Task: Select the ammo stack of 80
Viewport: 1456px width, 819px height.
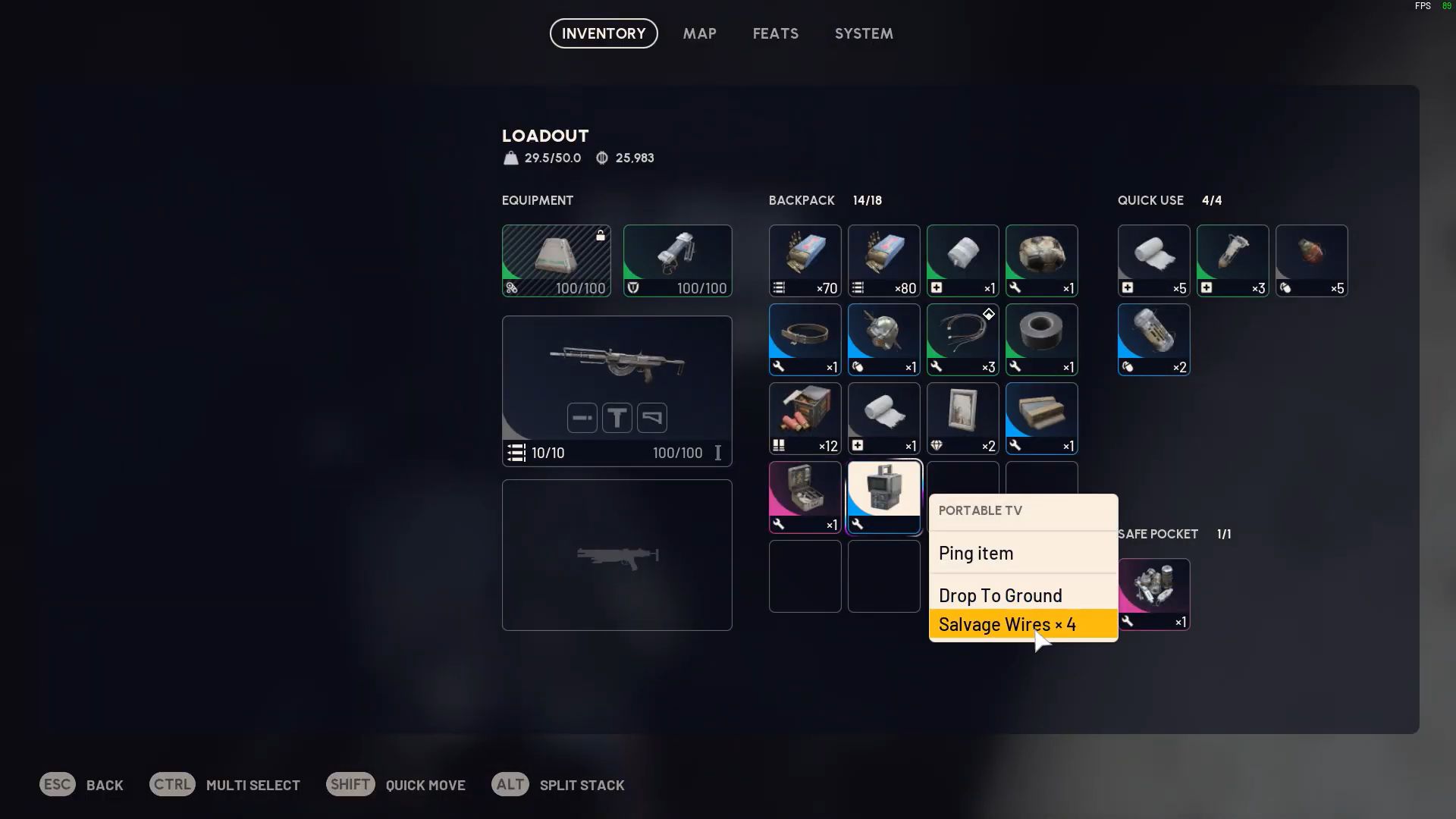Action: tap(883, 261)
